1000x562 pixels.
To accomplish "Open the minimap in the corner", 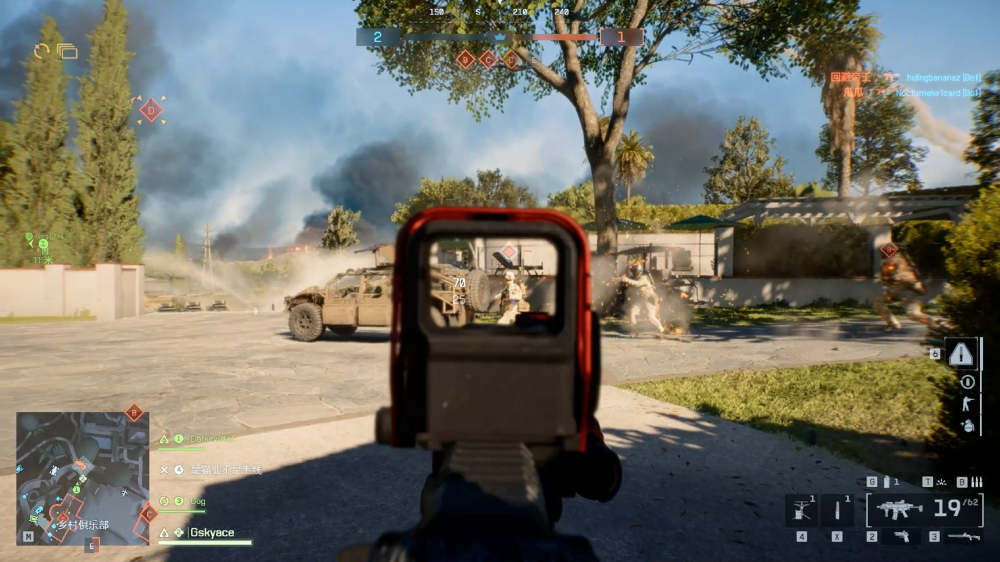I will coord(82,478).
